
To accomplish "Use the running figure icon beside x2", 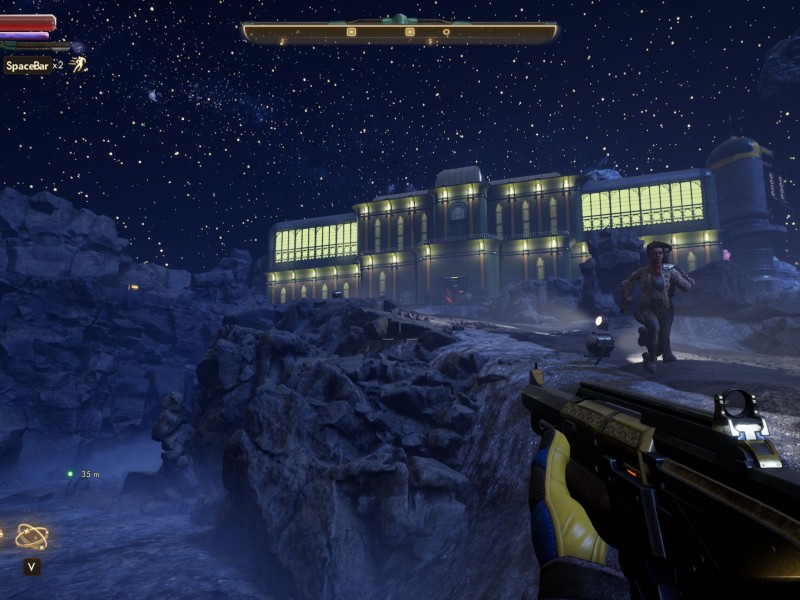I will coord(78,64).
